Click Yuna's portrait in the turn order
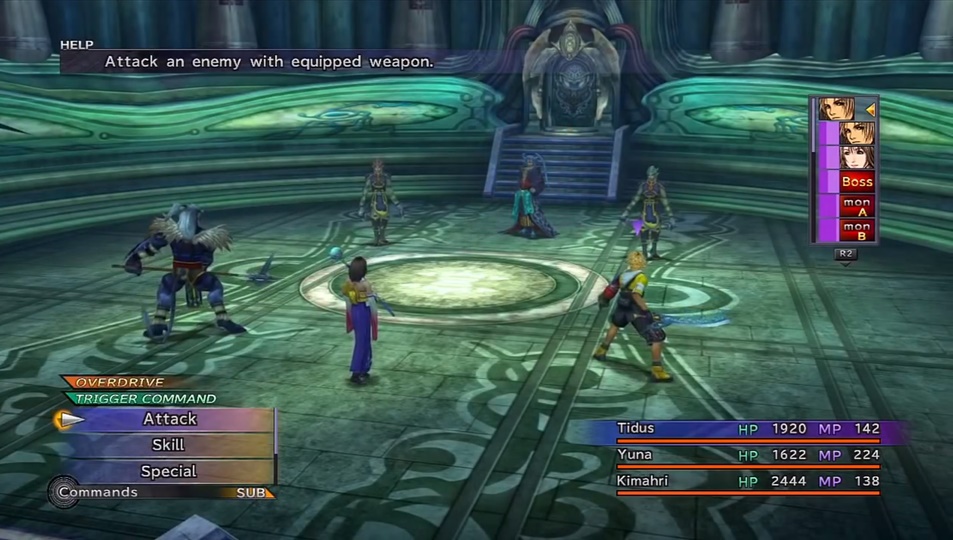This screenshot has width=953, height=540. point(857,158)
